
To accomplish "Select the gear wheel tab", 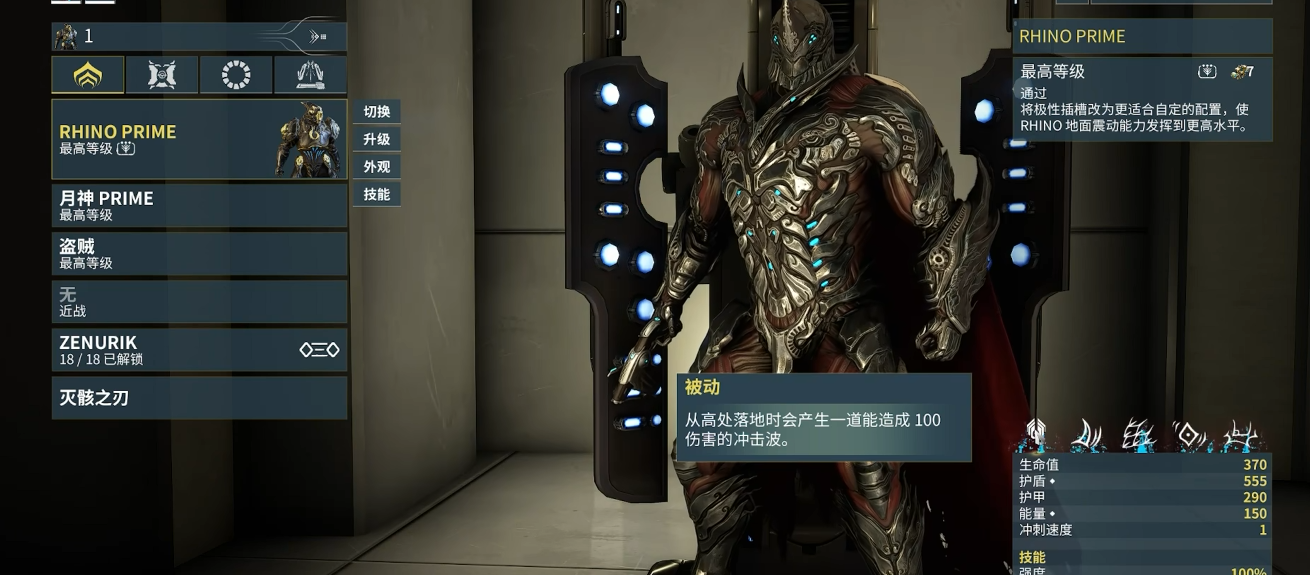I will pos(236,75).
